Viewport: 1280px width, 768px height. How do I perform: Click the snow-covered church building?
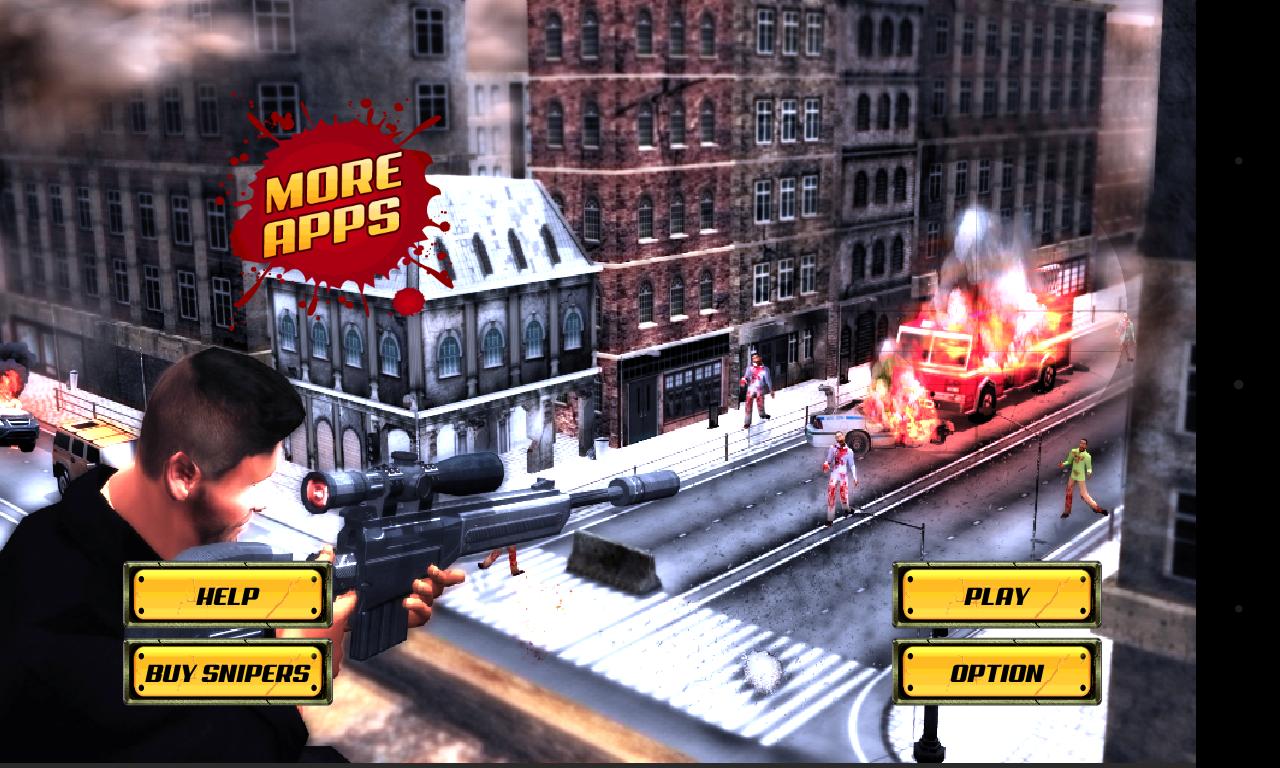(x=430, y=330)
